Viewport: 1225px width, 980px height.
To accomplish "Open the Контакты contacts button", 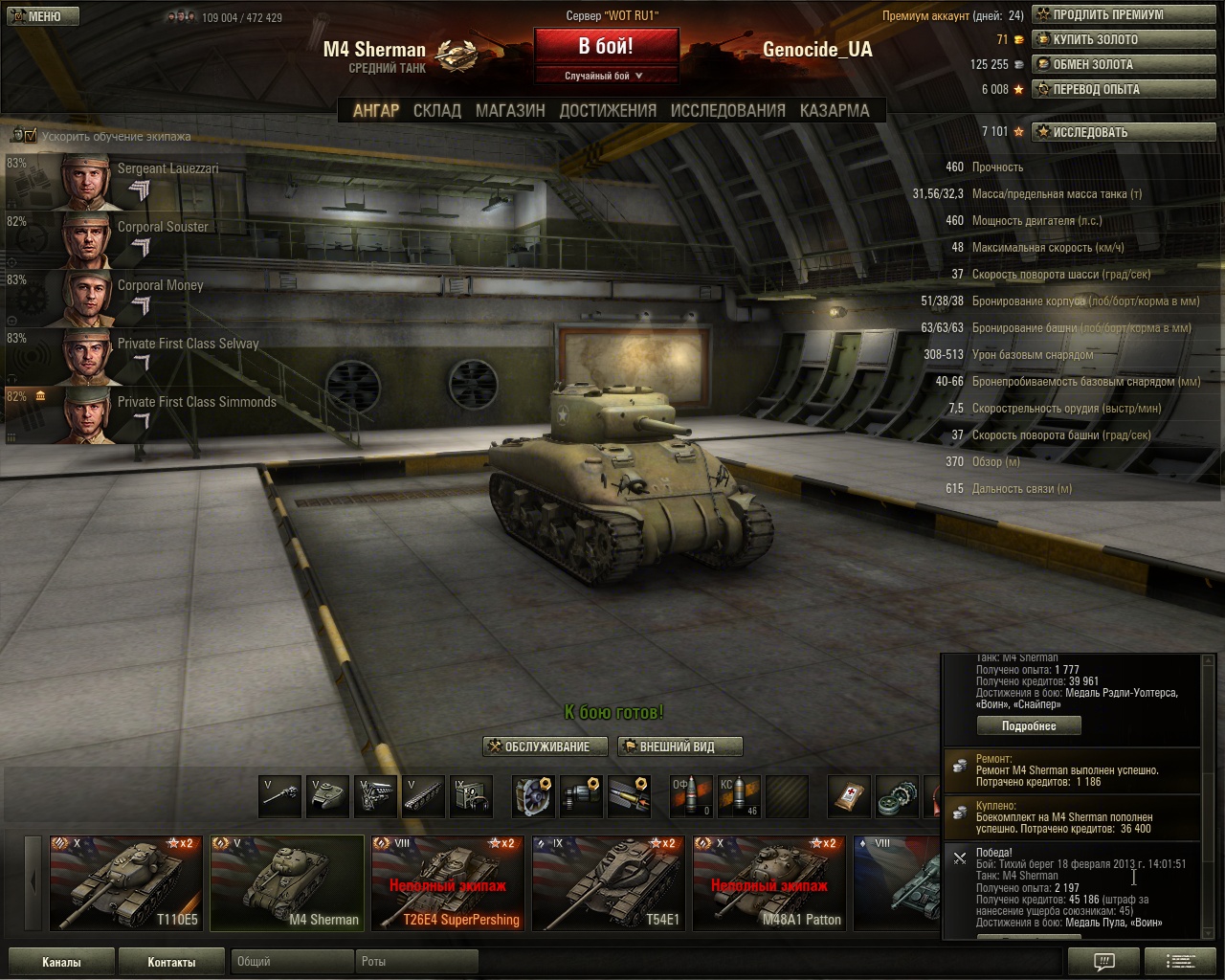I will coord(171,962).
